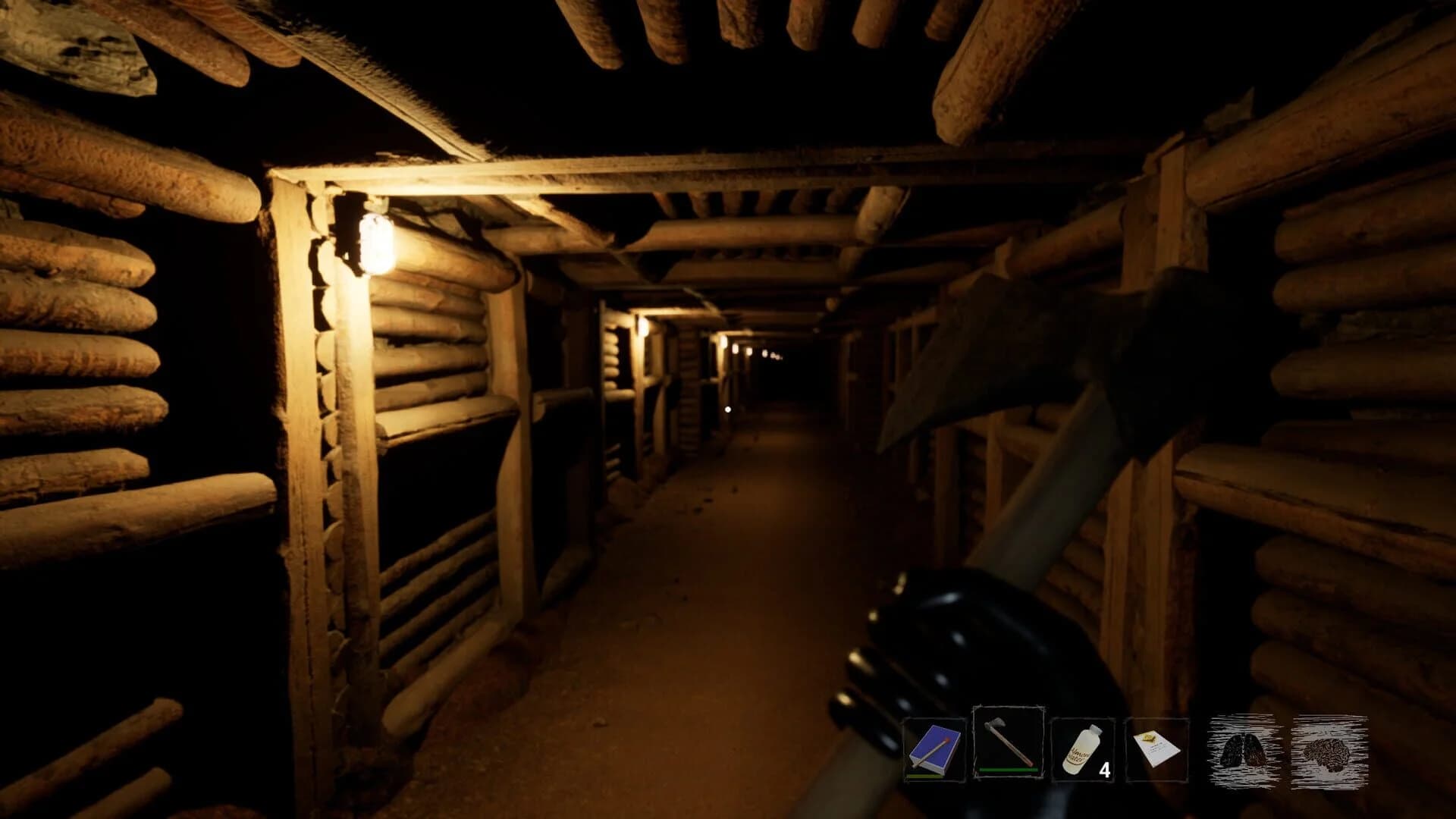Click the pickaxe durability bar
The width and height of the screenshot is (1456, 819).
1008,770
